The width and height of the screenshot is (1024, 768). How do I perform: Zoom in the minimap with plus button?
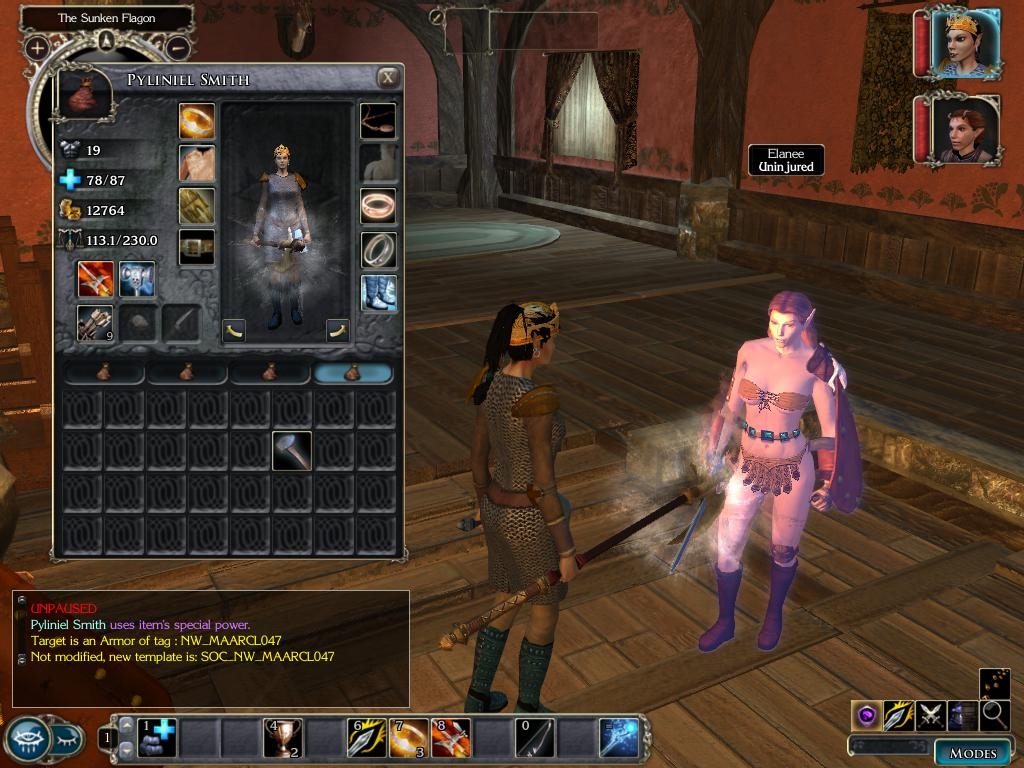point(37,47)
